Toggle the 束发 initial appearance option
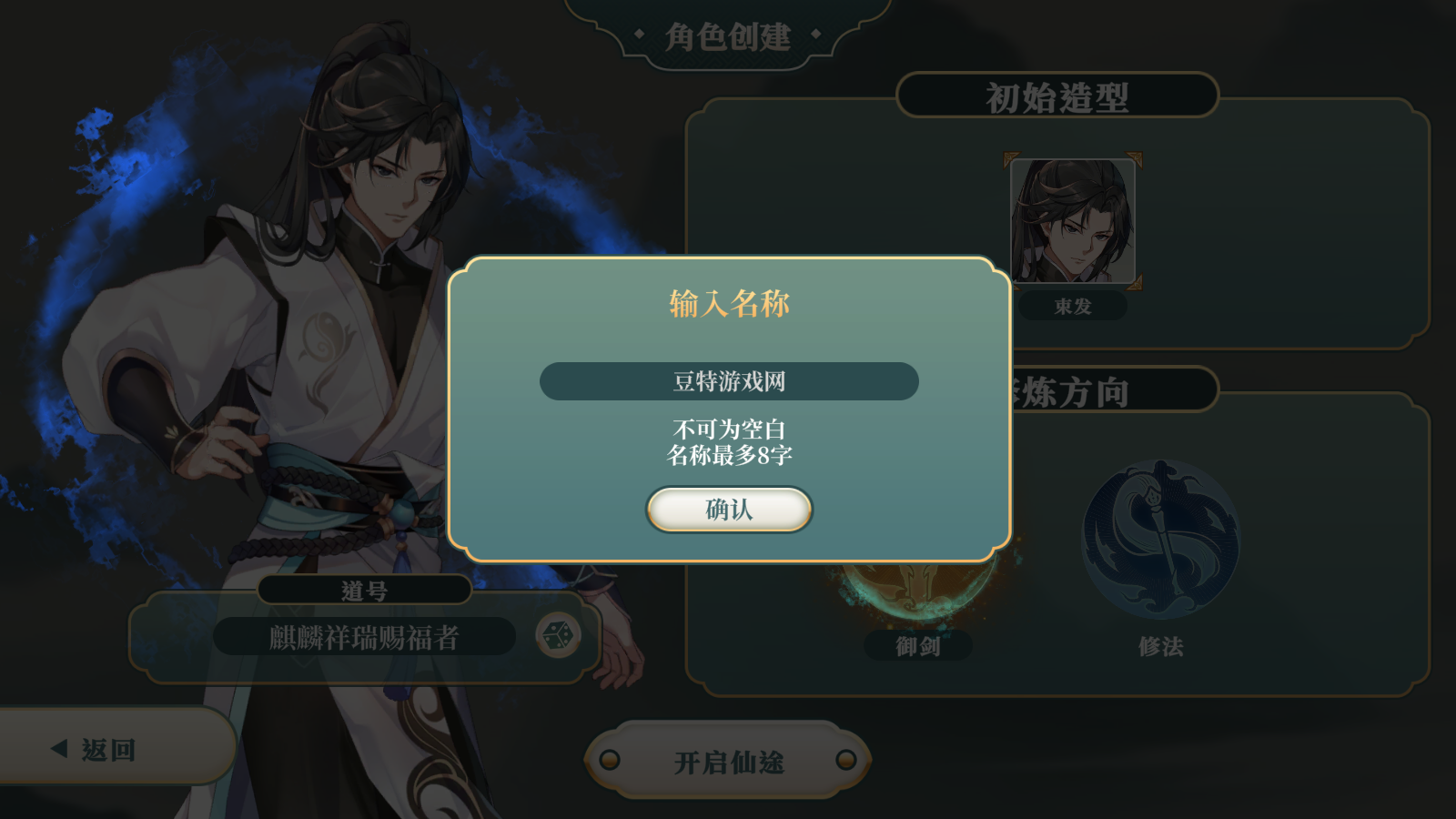Screen dimensions: 1456x819 click(x=1074, y=307)
